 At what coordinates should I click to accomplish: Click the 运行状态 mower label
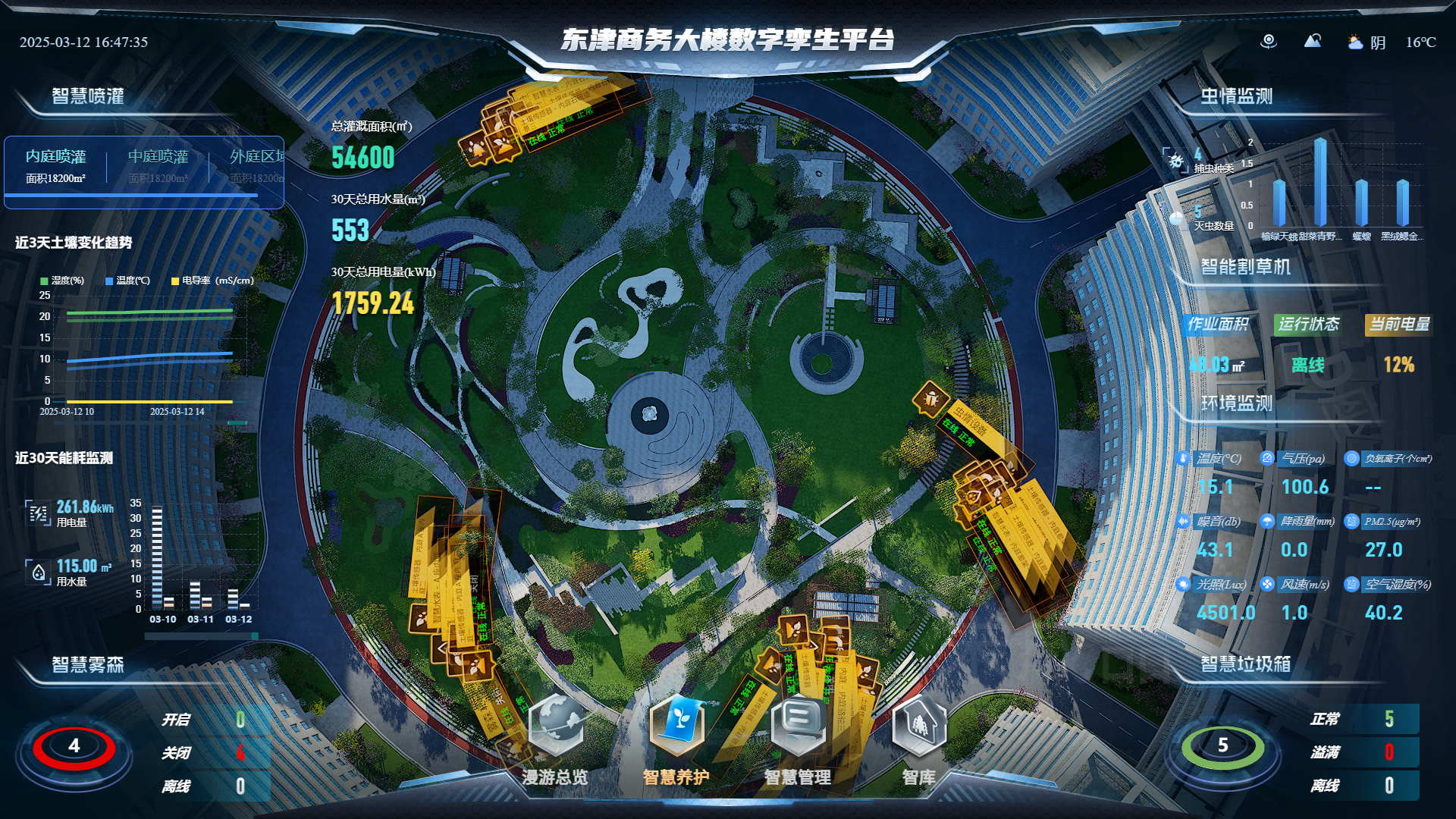point(1308,325)
